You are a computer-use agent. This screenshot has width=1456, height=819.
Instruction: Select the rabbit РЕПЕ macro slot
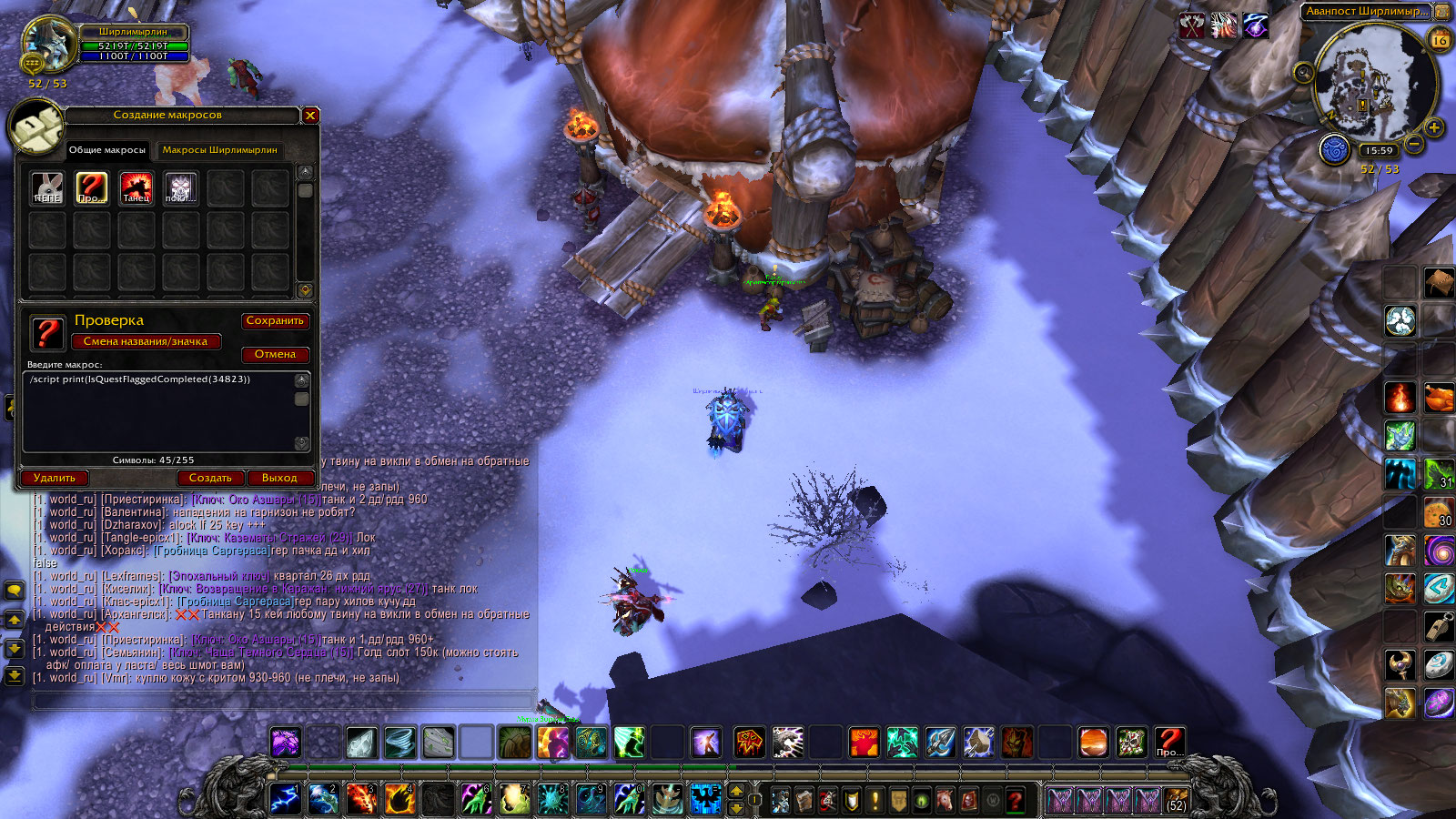tap(47, 188)
